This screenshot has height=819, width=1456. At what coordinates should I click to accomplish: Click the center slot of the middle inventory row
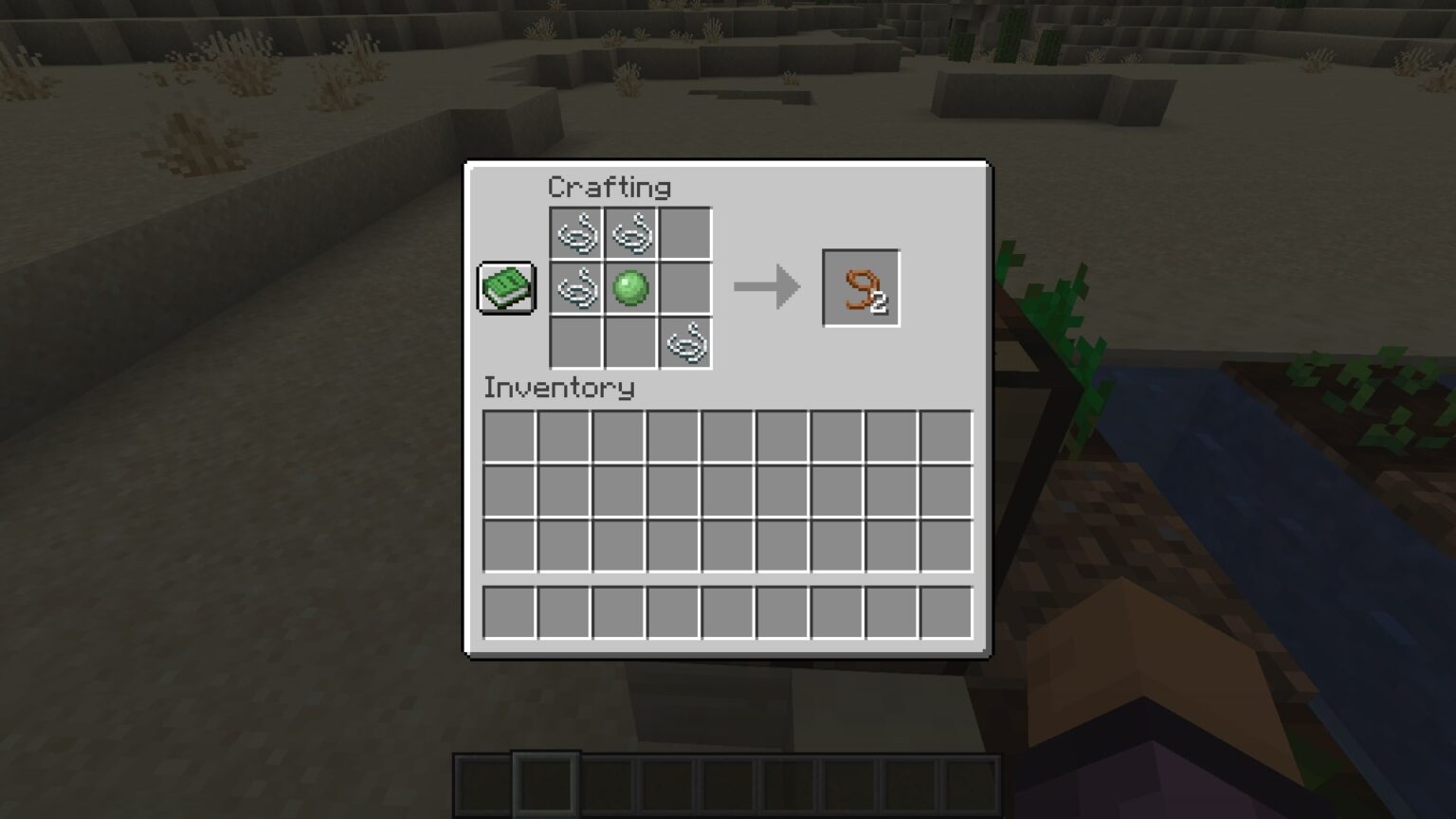(x=726, y=488)
